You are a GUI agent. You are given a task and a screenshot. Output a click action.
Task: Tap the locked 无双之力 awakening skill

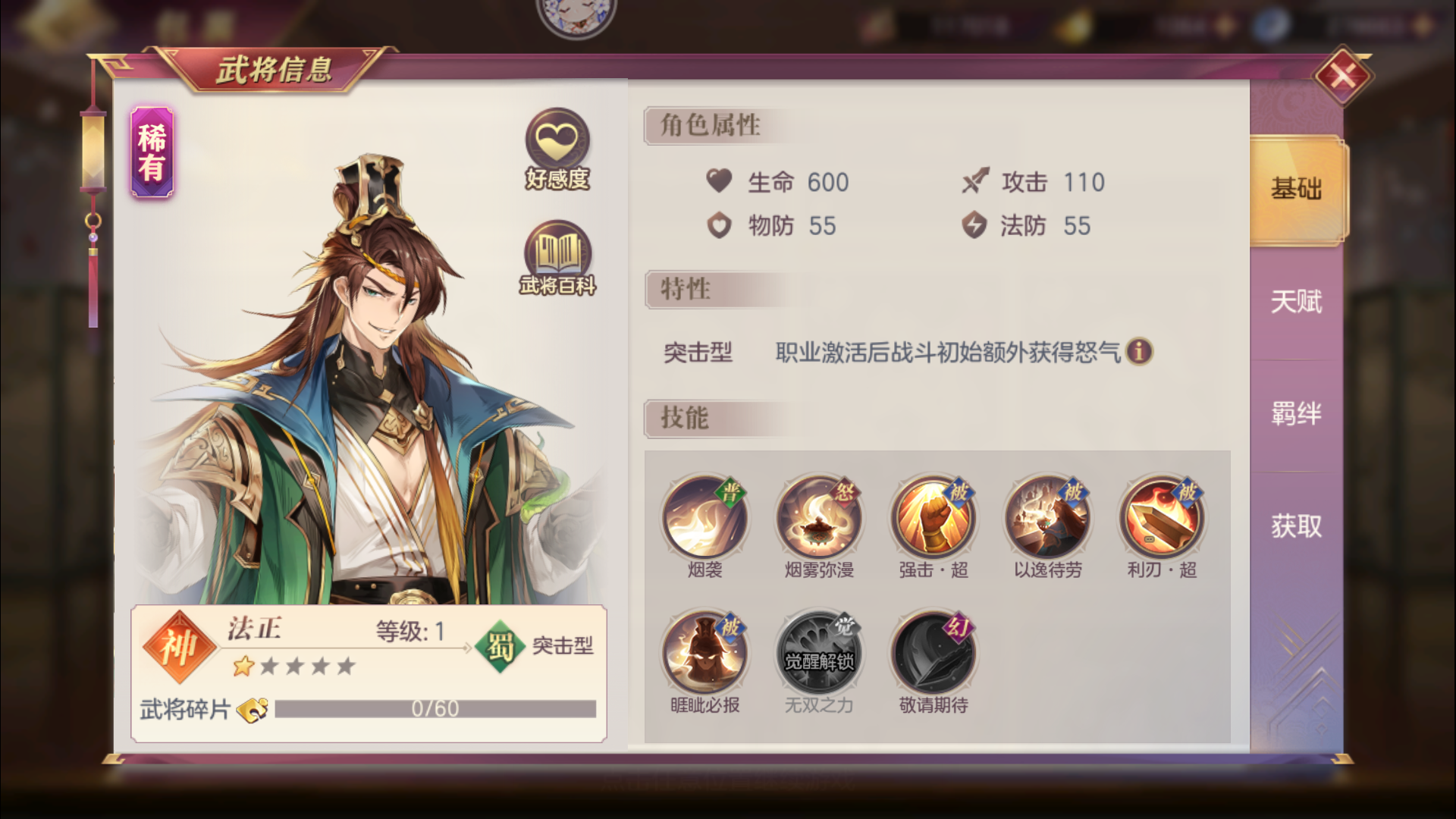pos(819,651)
